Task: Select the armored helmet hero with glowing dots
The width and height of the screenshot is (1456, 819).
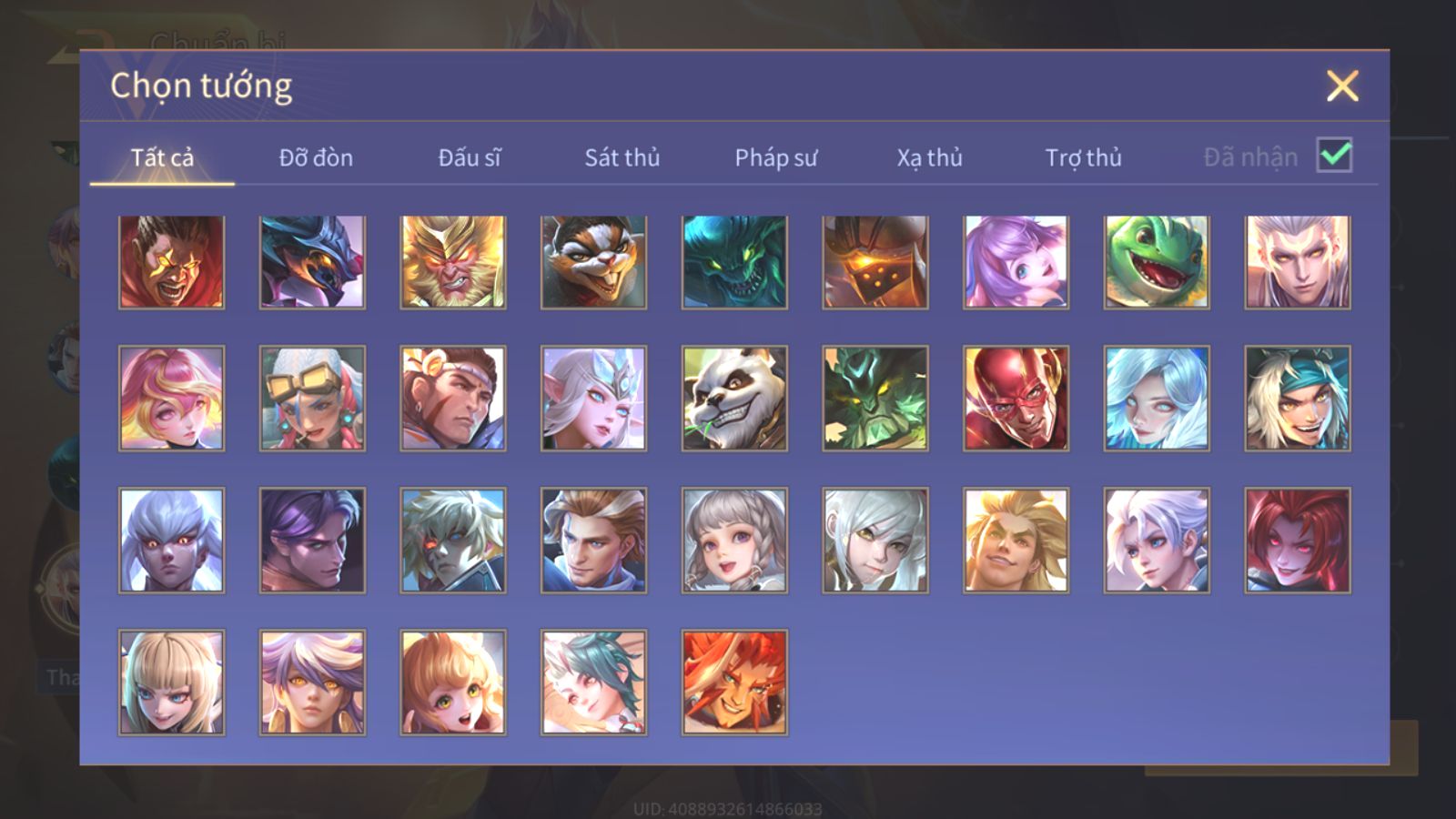Action: (875, 262)
